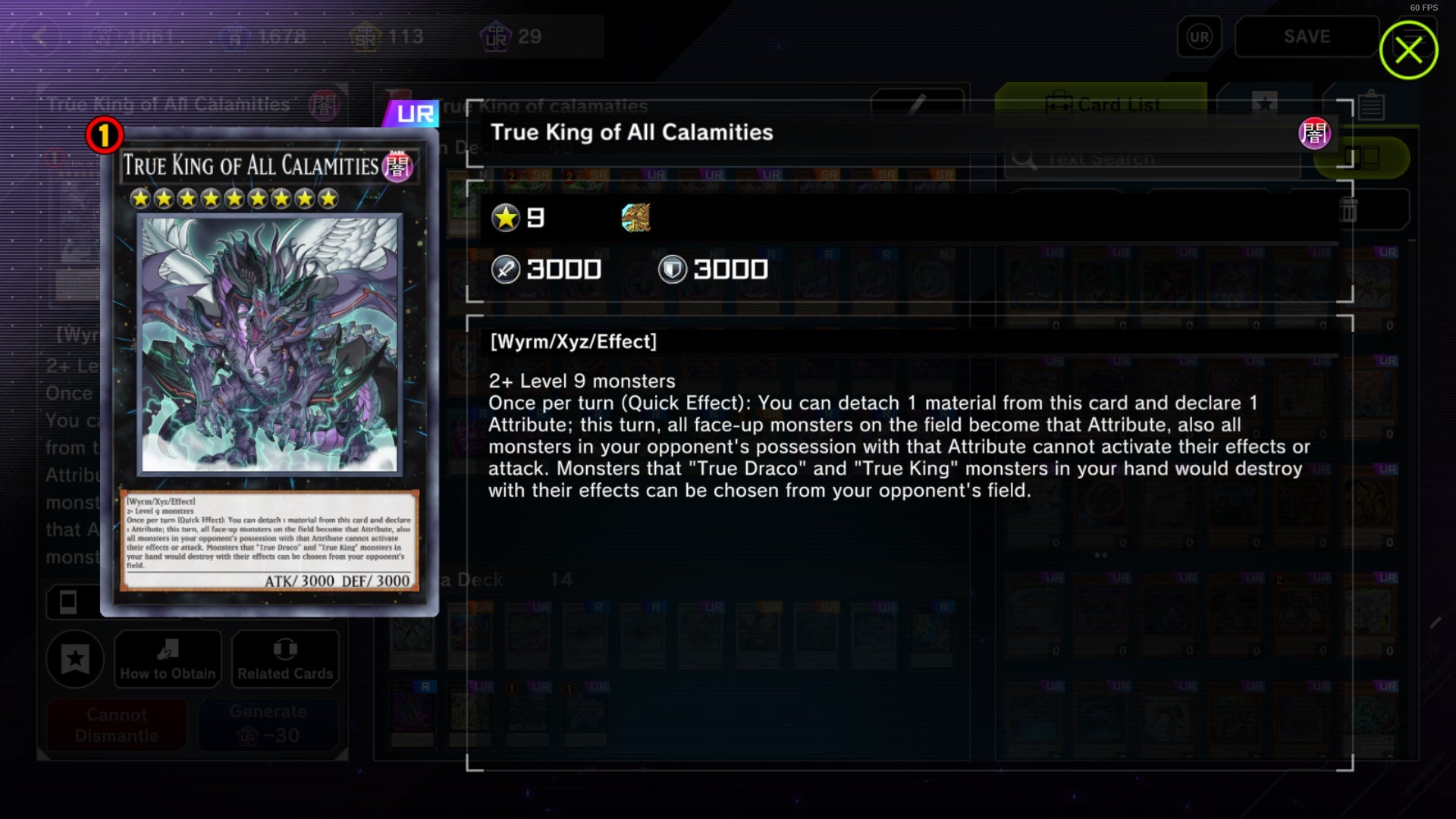The height and width of the screenshot is (819, 1456).
Task: Click the sword icon next to ATK 3000
Action: click(x=507, y=269)
